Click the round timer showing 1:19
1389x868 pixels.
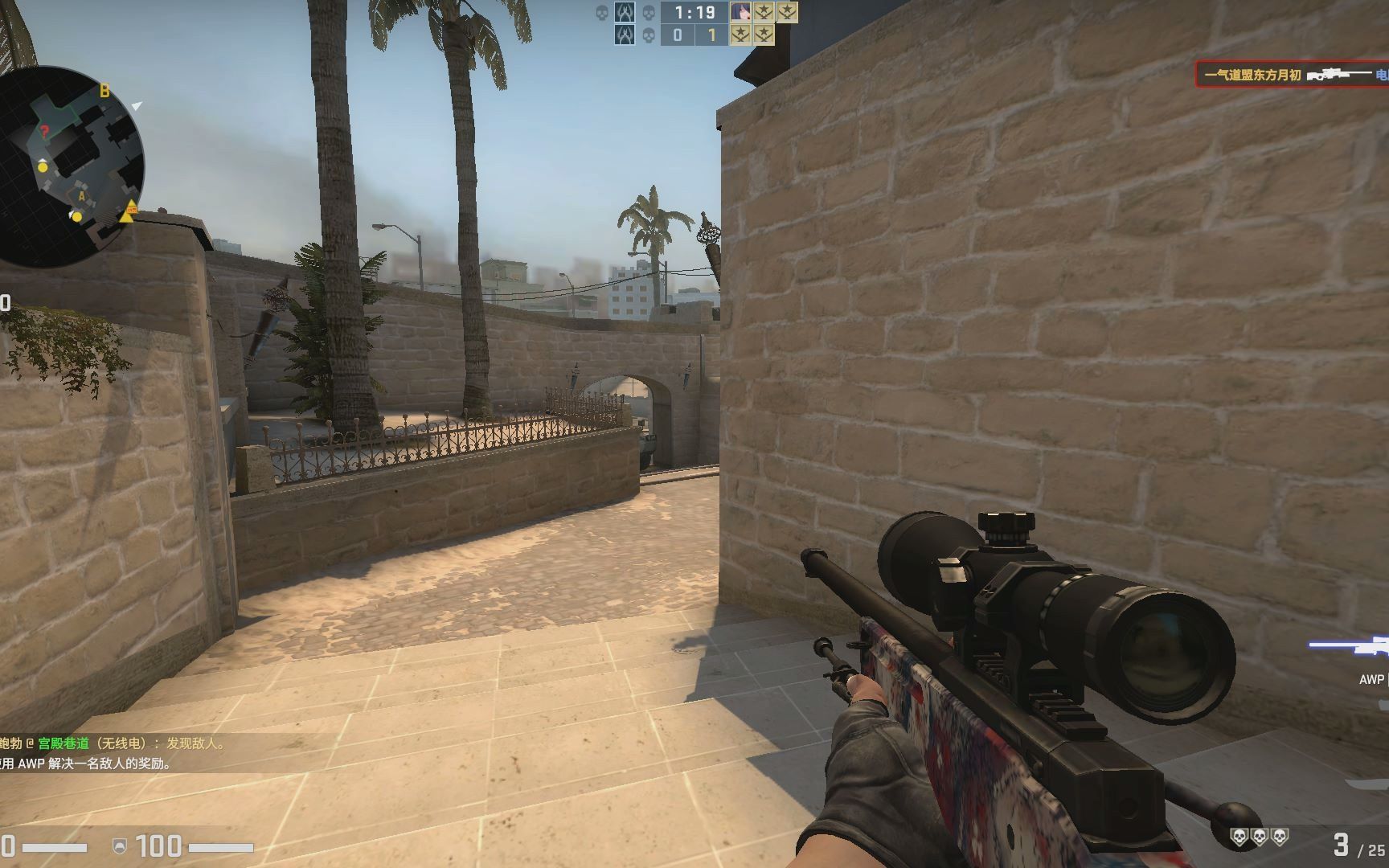pos(694,12)
